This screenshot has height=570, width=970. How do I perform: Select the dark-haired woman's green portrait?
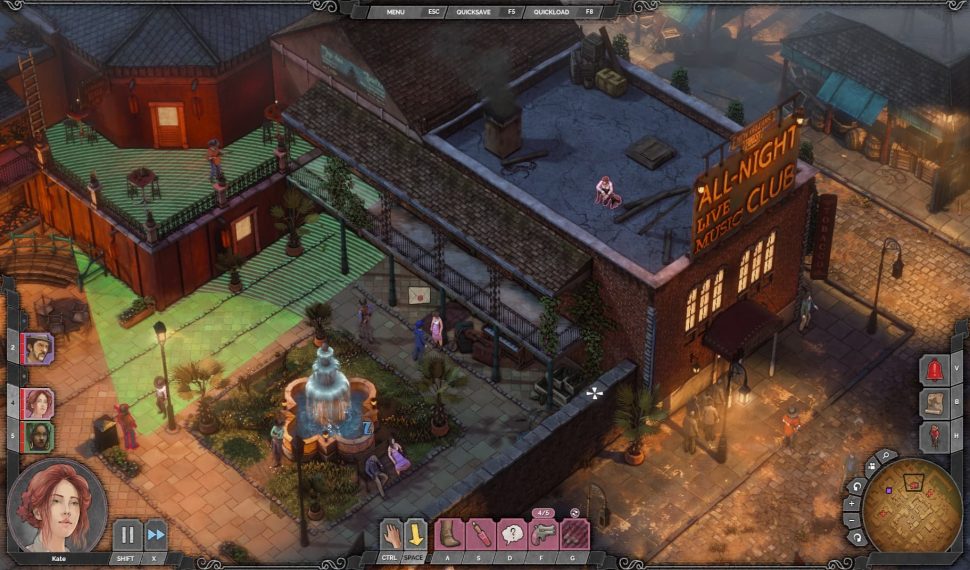click(x=38, y=436)
